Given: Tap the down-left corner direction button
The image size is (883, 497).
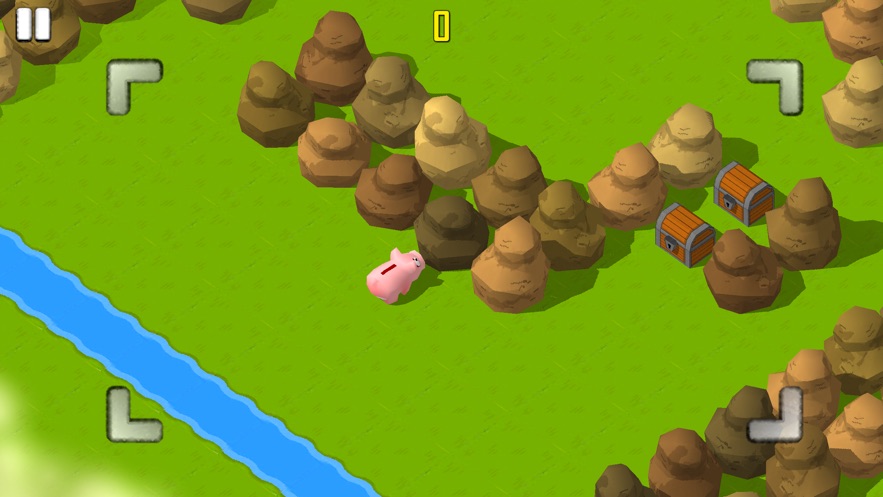Looking at the screenshot, I should click(x=133, y=415).
